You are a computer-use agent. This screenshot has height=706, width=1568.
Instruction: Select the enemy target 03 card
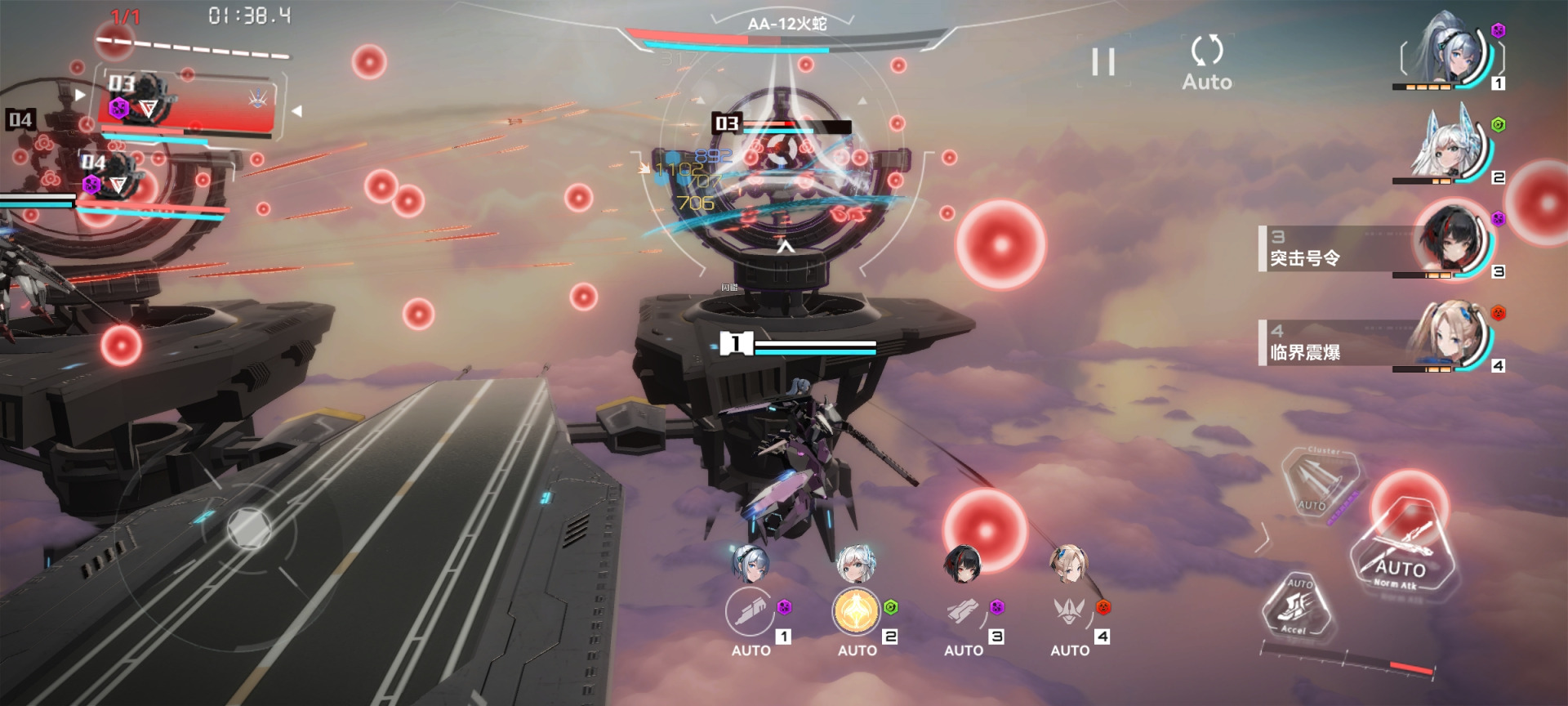click(x=188, y=105)
